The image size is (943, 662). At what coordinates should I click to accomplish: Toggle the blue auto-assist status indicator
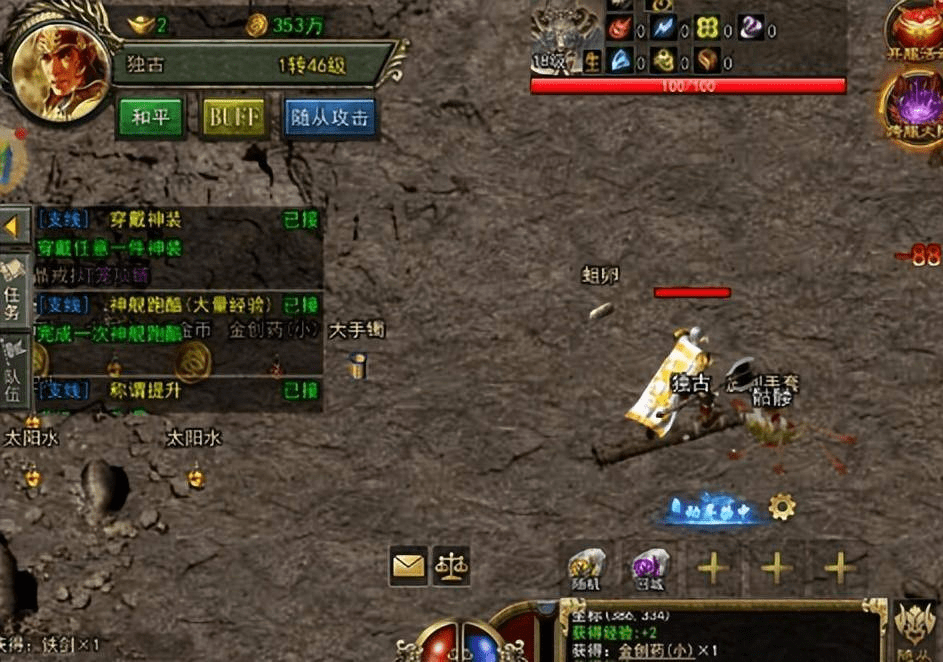pos(714,509)
